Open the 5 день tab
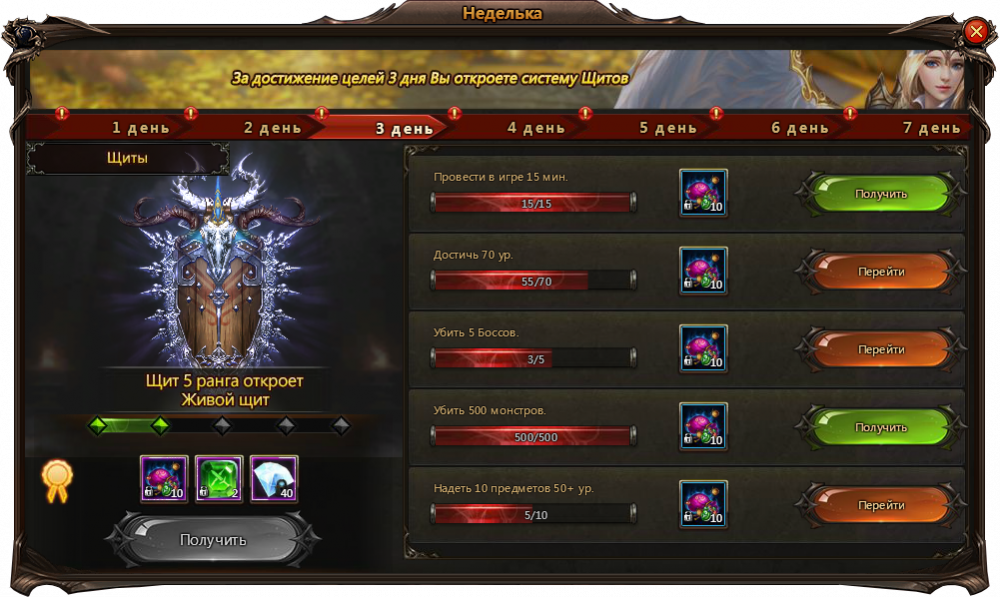1000x597 pixels. click(x=668, y=128)
